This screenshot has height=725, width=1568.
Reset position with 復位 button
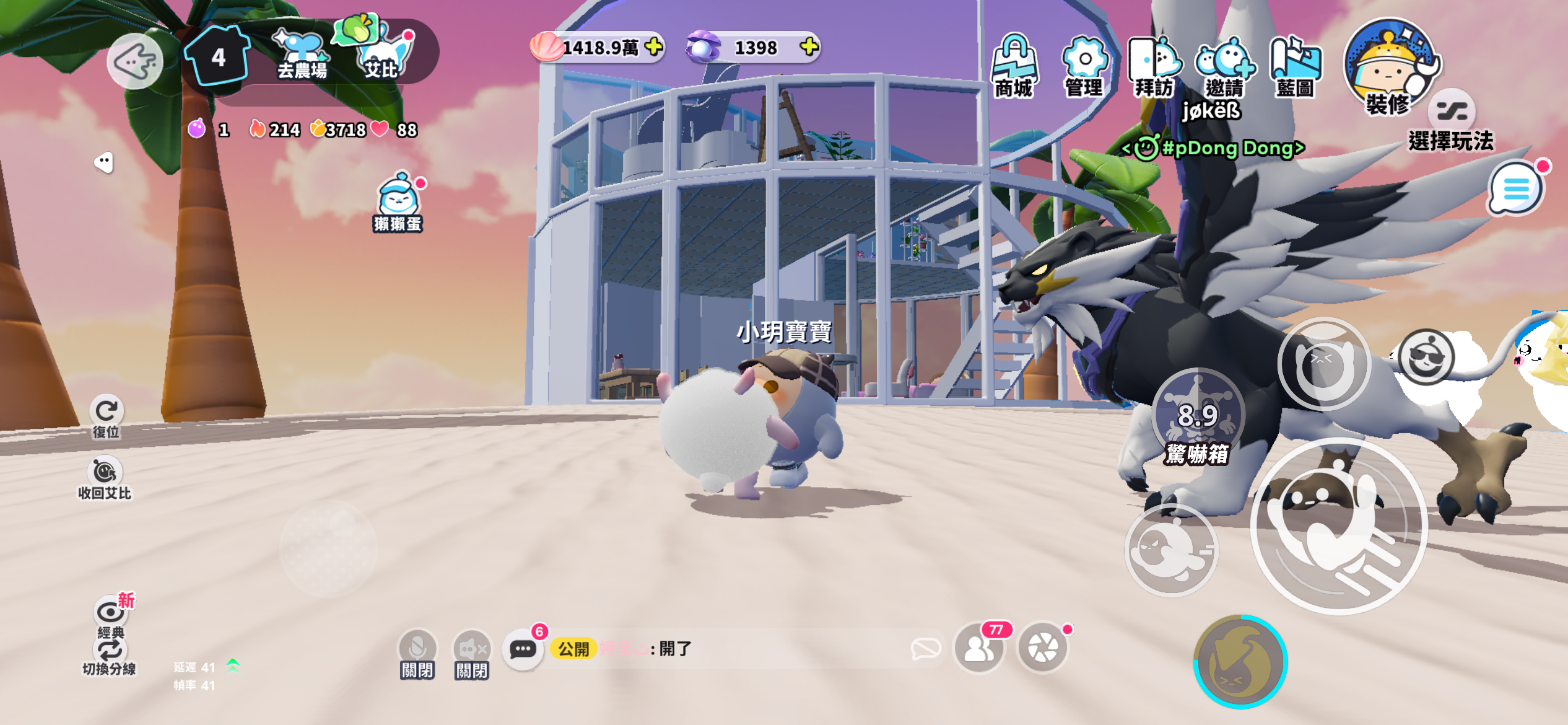point(107,416)
